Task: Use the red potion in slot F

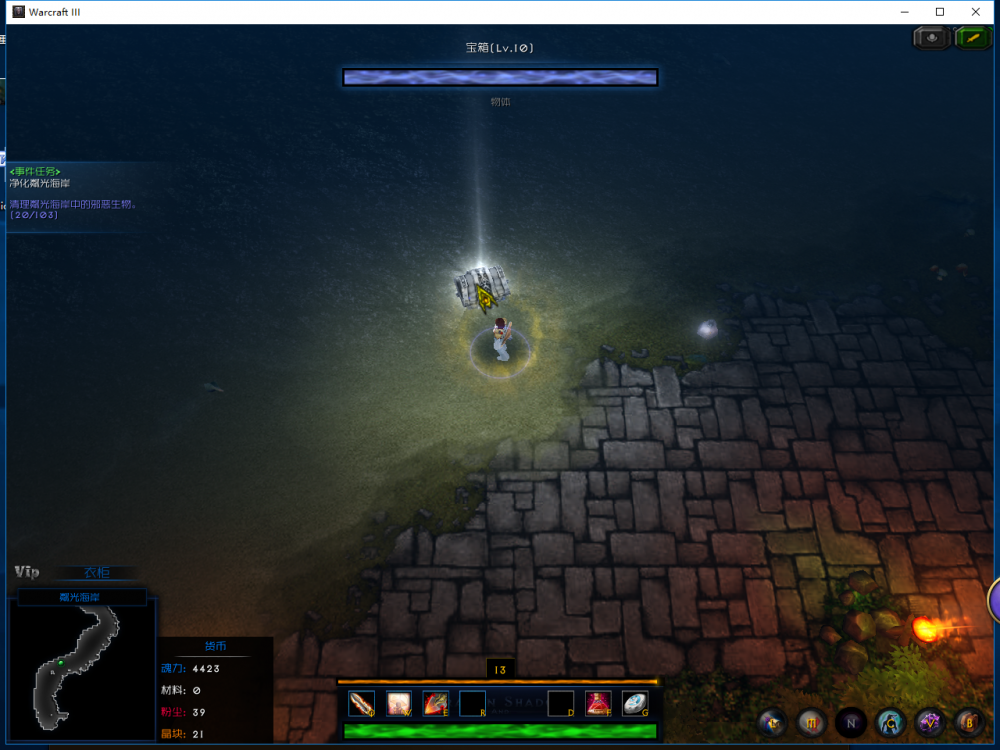Action: [x=598, y=703]
